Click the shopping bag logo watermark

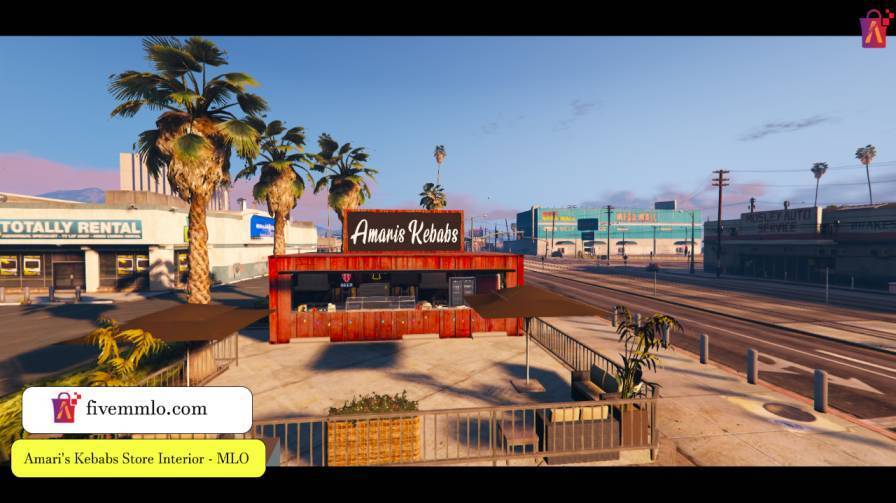tap(874, 29)
